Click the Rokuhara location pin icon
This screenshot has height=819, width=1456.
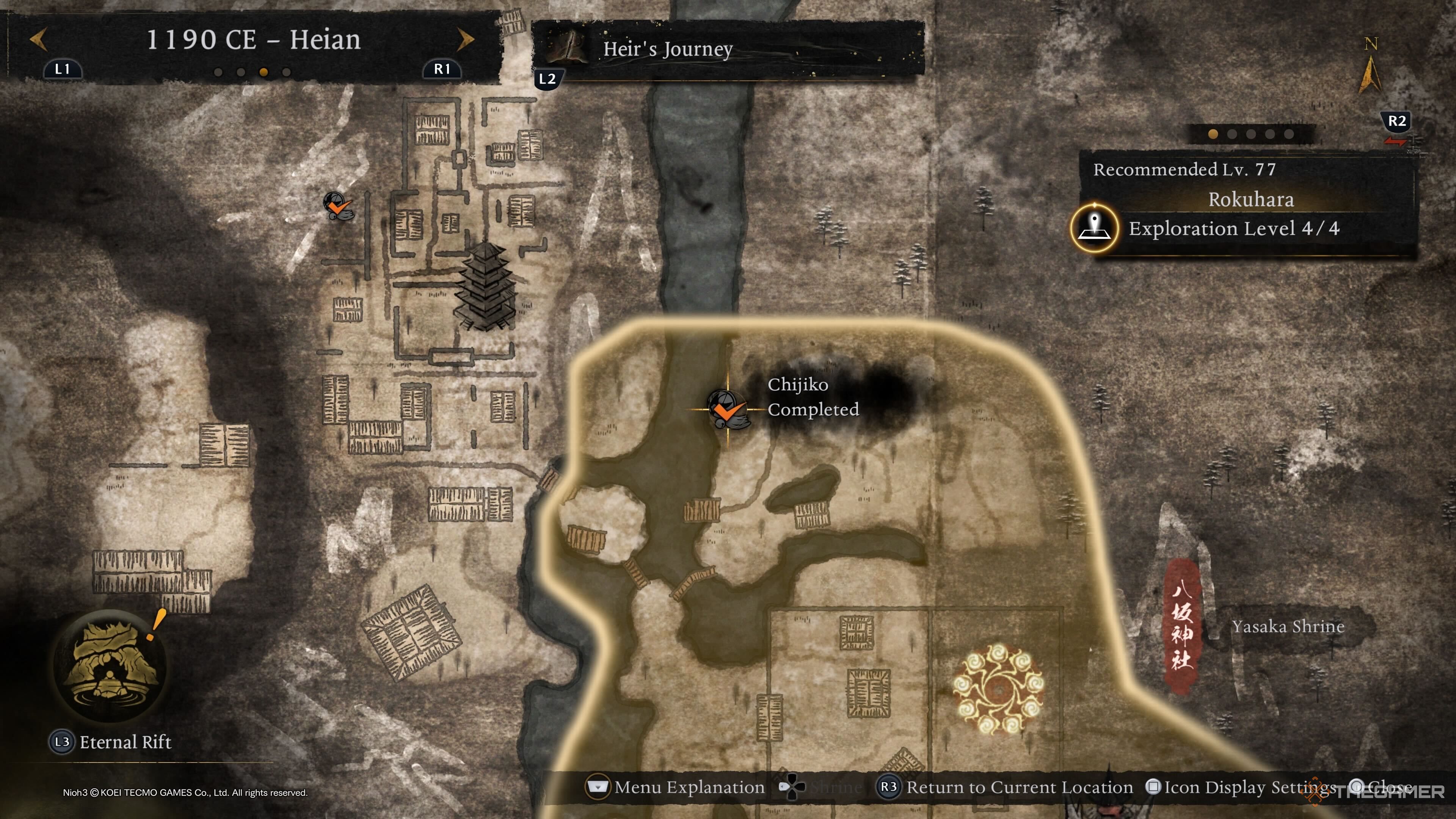click(x=1094, y=228)
